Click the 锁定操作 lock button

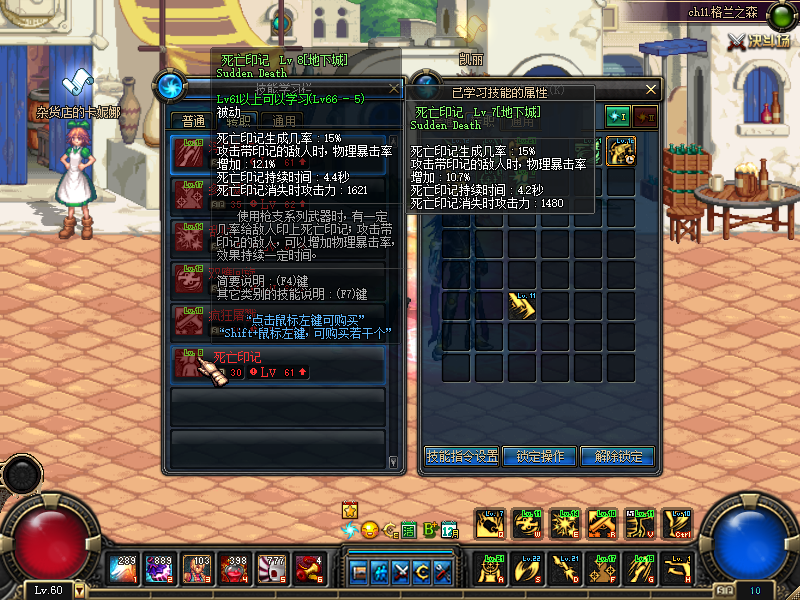(x=540, y=456)
